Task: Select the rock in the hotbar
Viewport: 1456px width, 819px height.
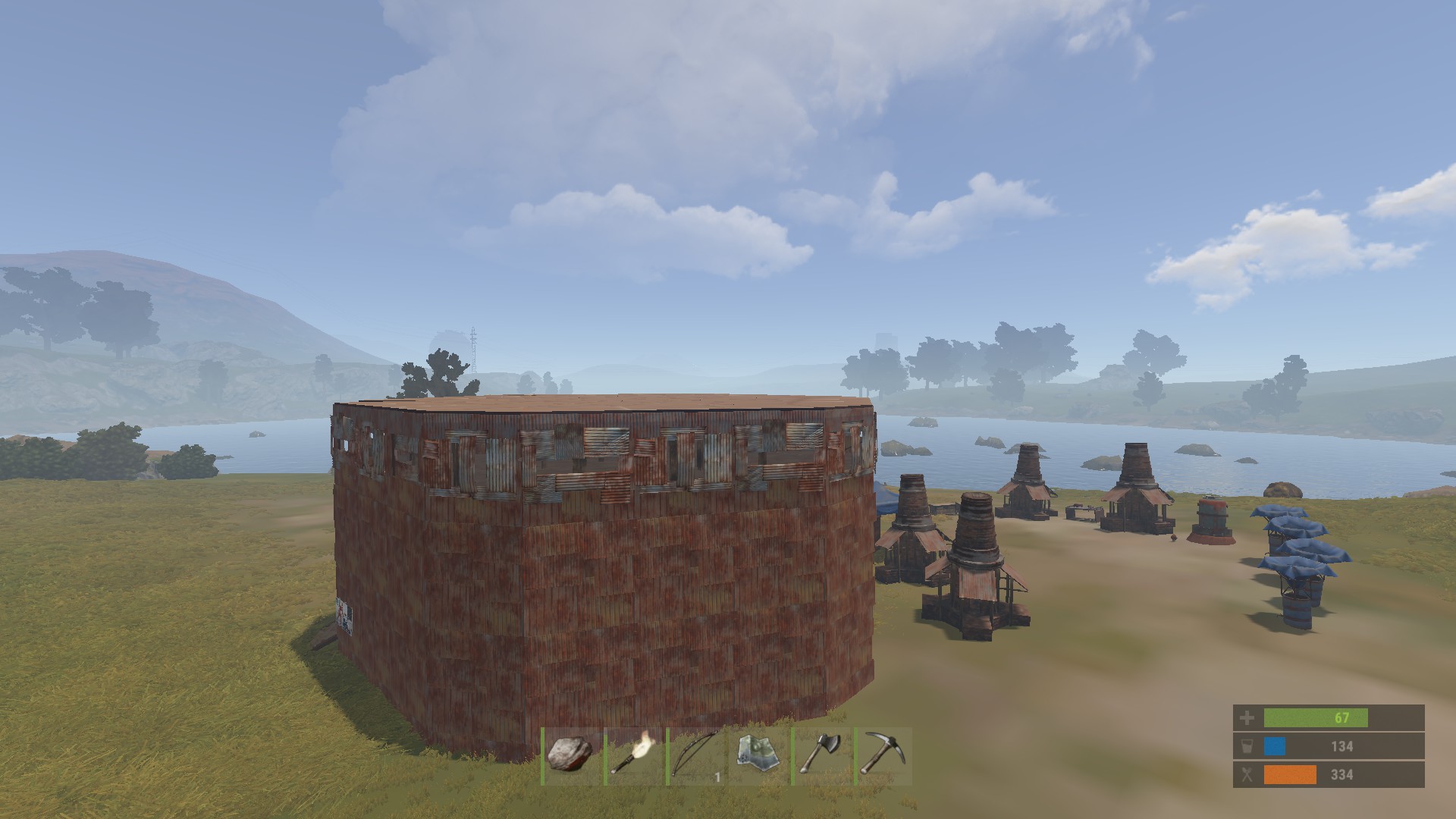Action: (x=571, y=756)
